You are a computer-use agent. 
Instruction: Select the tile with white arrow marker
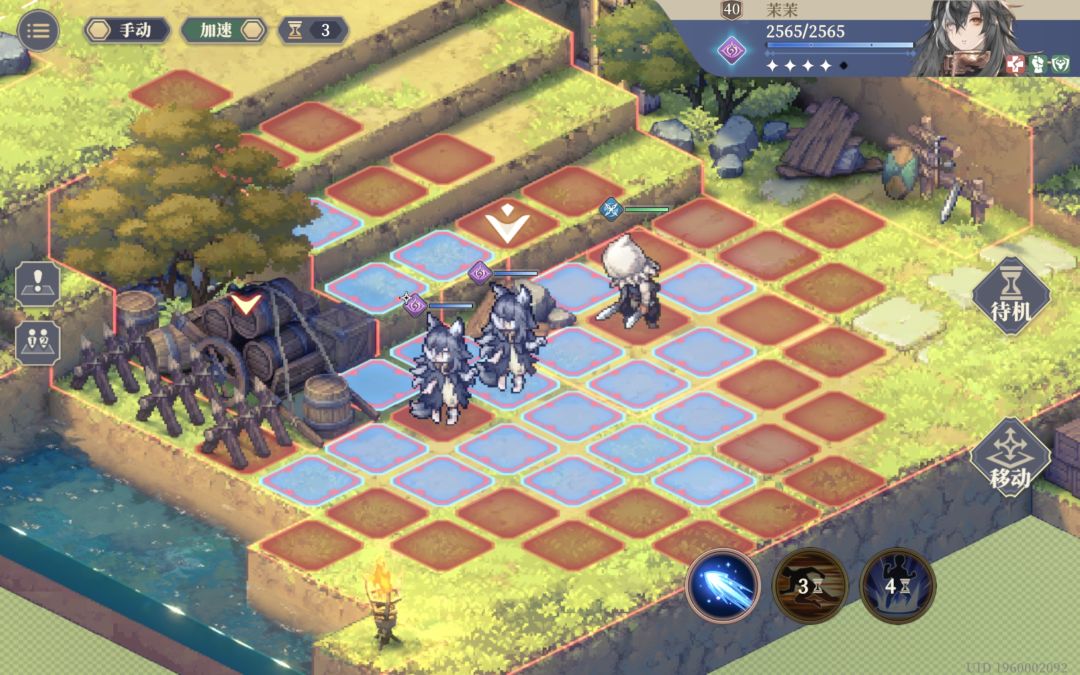507,227
